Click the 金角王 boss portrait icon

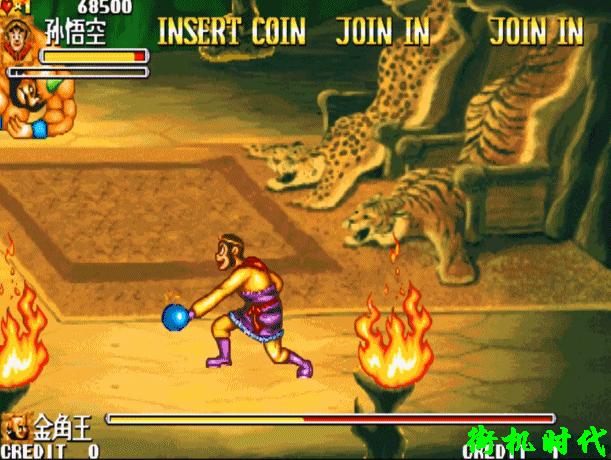(16, 427)
